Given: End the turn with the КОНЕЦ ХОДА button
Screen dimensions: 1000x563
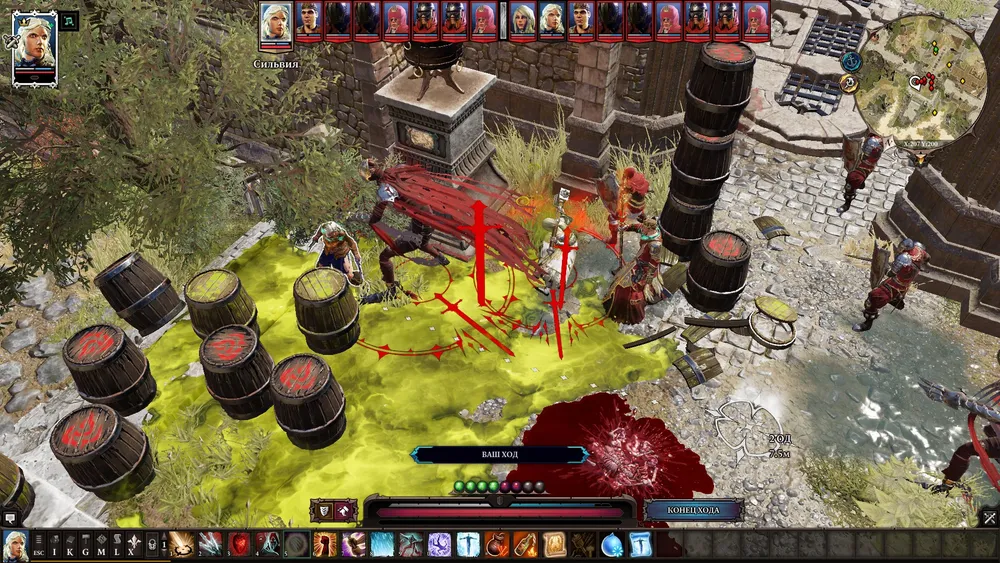Looking at the screenshot, I should coord(694,510).
